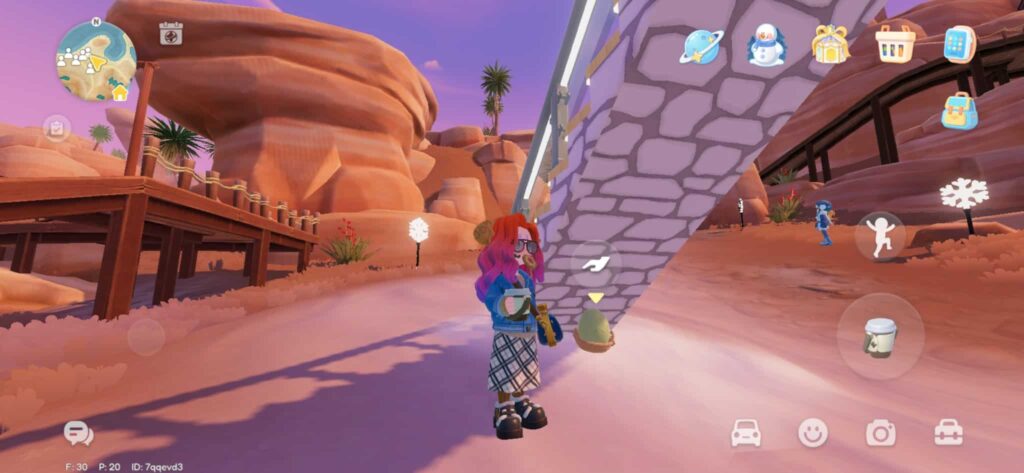Open the camera photo mode

click(881, 432)
